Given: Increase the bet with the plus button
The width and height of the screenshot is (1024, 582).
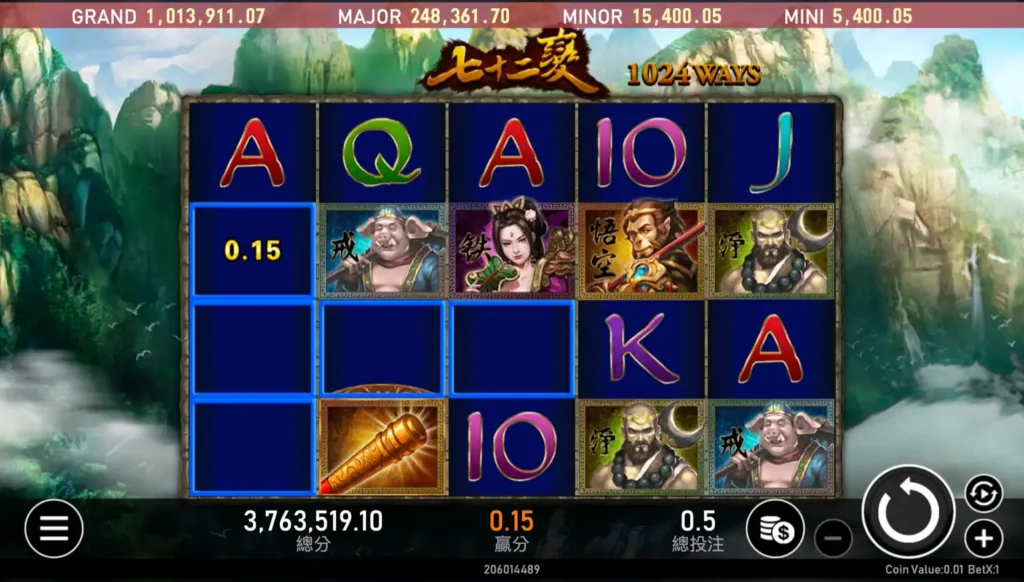Looking at the screenshot, I should coord(983,538).
